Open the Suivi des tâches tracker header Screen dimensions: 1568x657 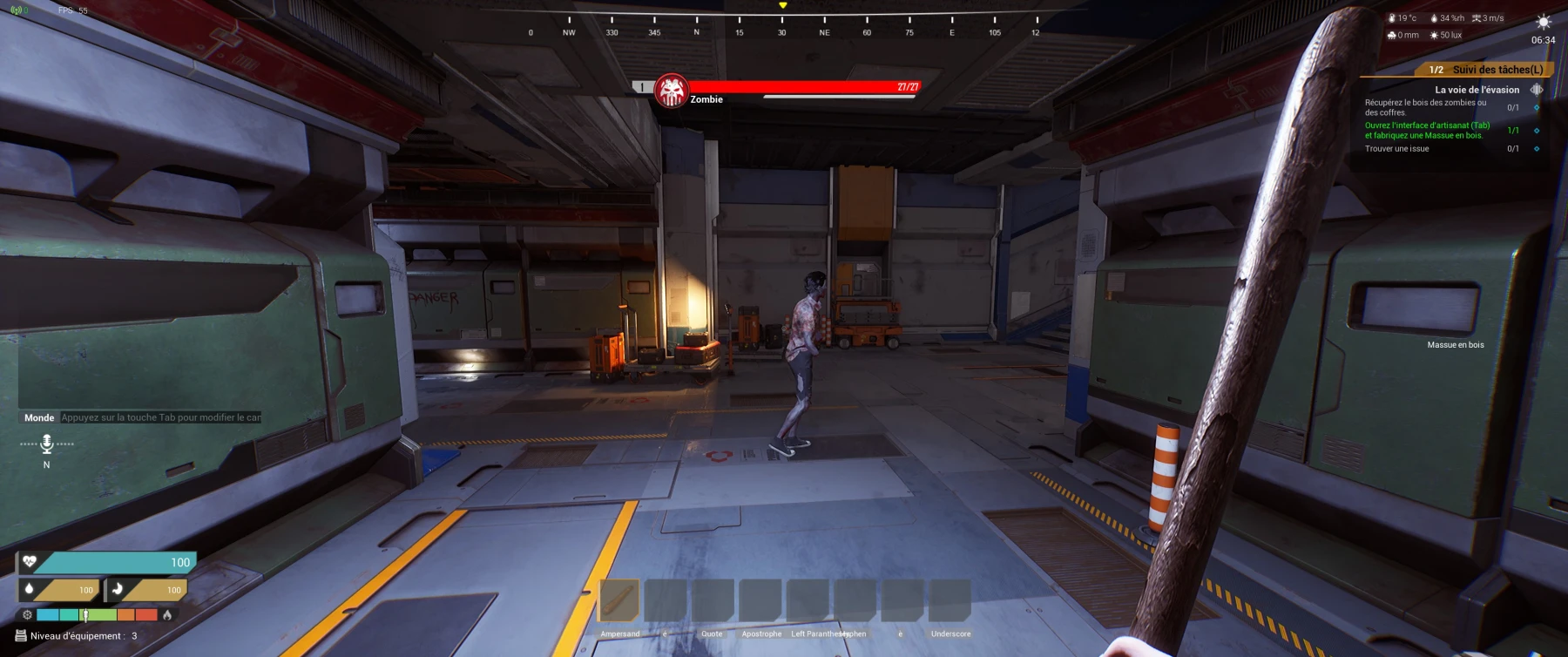pyautogui.click(x=1497, y=70)
